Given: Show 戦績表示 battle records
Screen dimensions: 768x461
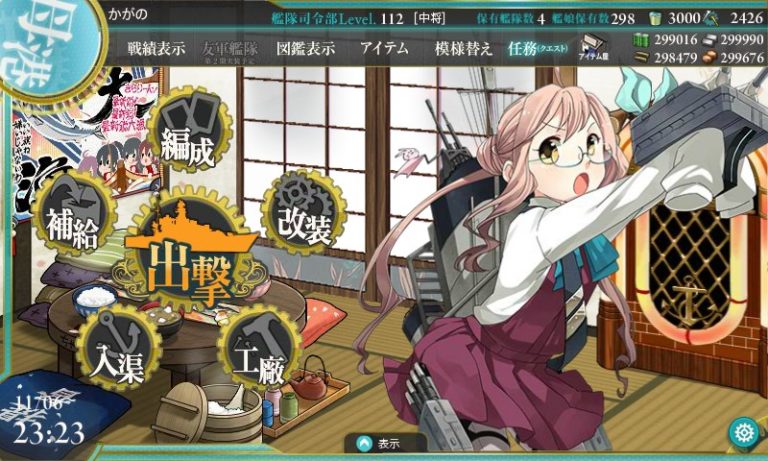Looking at the screenshot, I should click(156, 48).
